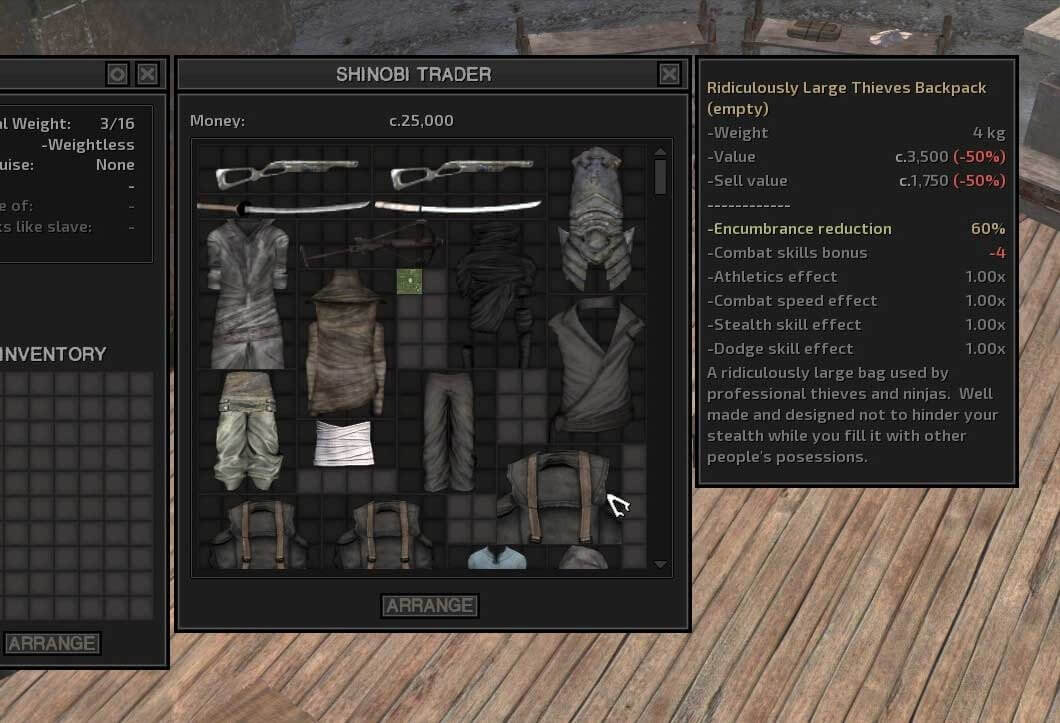Select the small green square item
Image resolution: width=1060 pixels, height=723 pixels.
409,281
